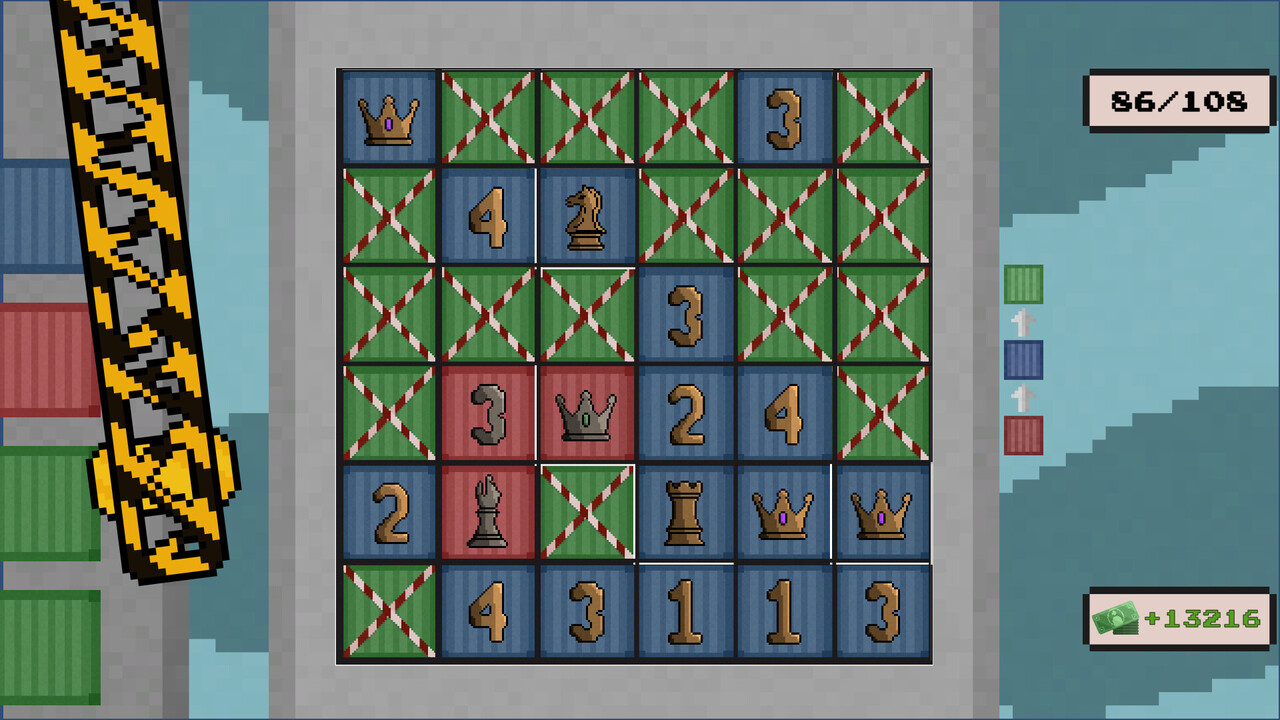This screenshot has width=1280, height=720.
Task: Select the rook crate in row five
Action: pyautogui.click(x=684, y=513)
